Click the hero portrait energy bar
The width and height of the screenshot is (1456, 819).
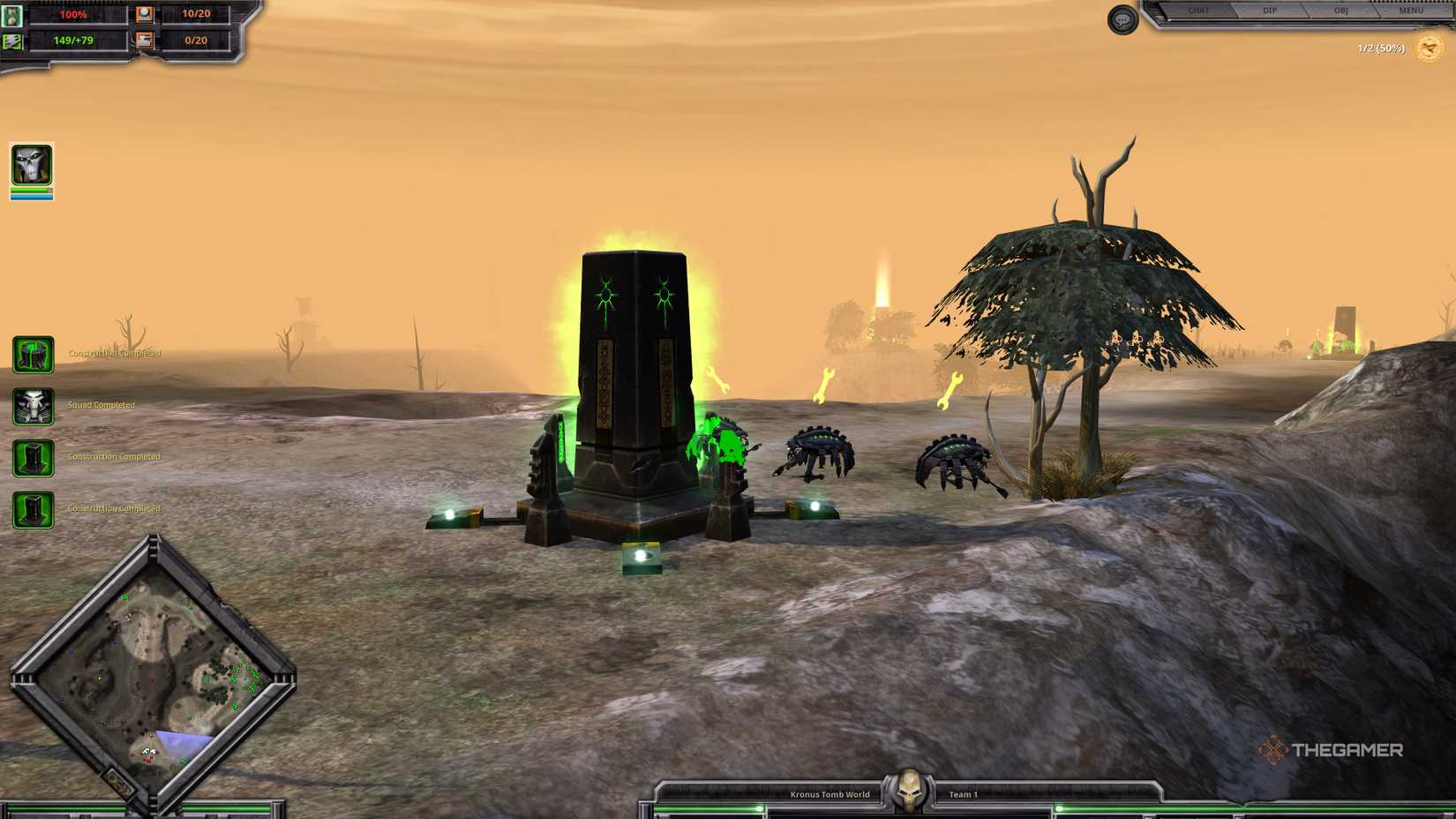tap(31, 196)
